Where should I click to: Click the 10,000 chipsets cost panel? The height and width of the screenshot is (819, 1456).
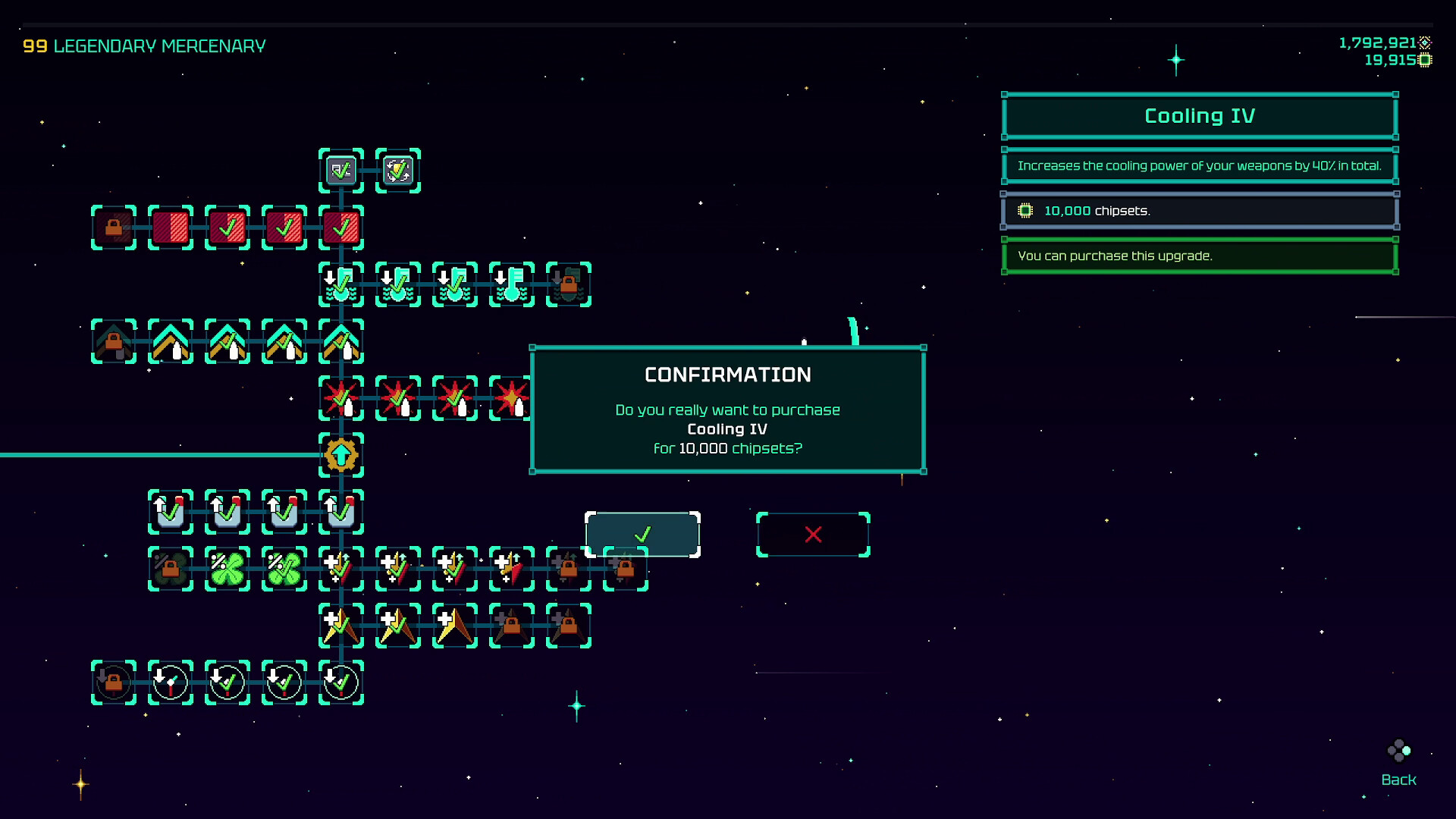(1200, 211)
